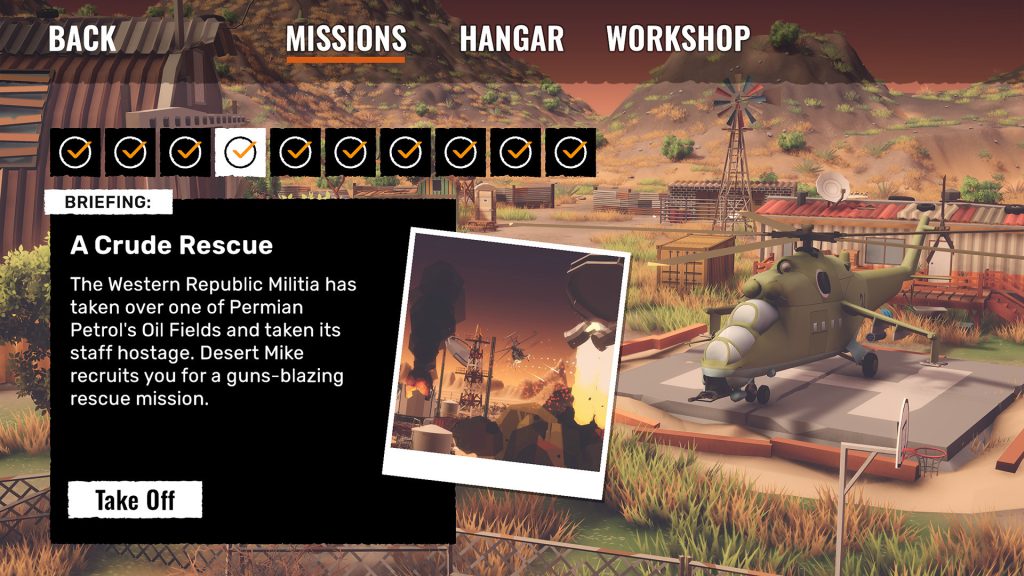Choose the highlighted white mission tile

(241, 152)
